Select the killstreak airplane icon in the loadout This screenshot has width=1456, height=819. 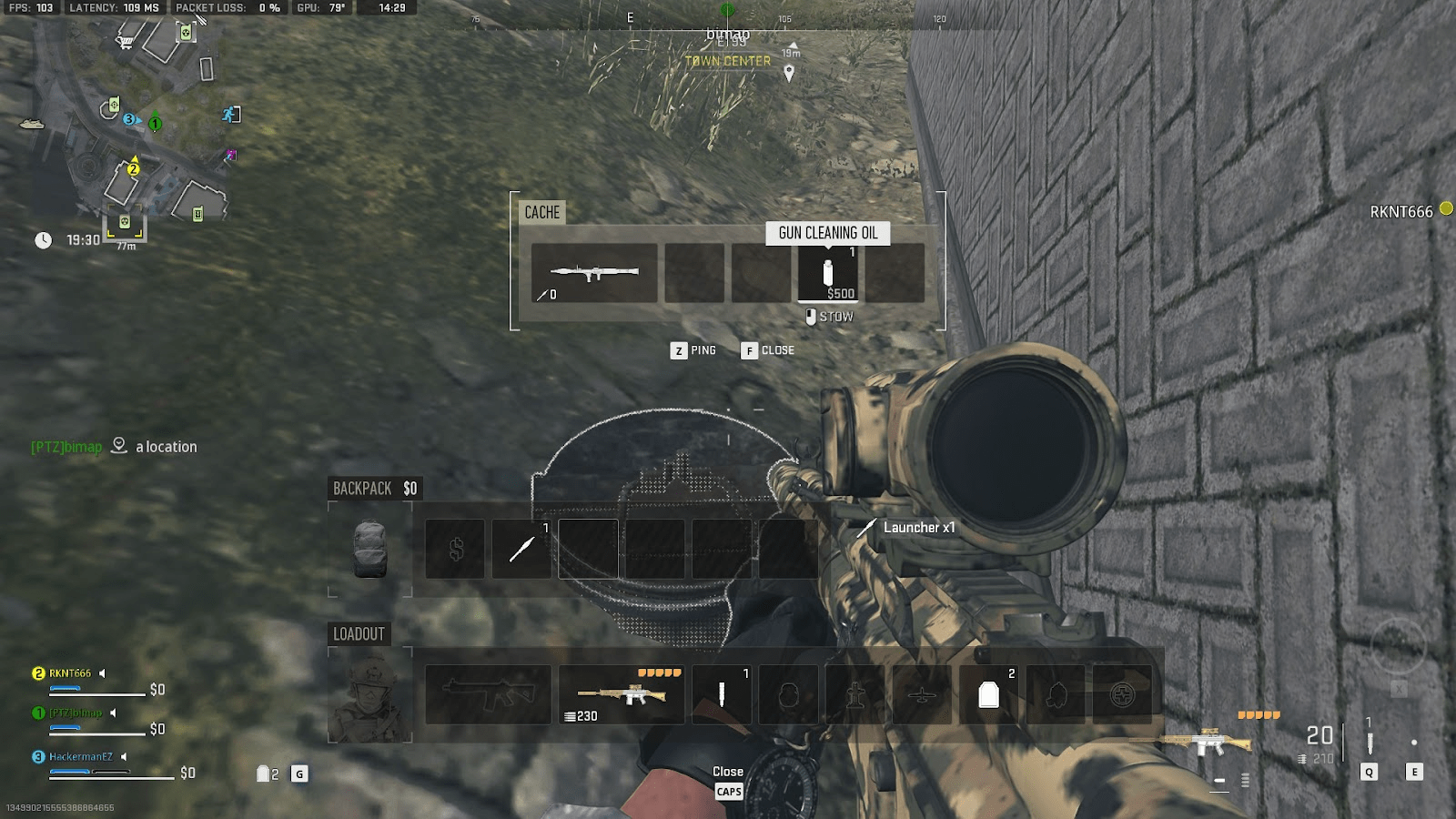point(922,693)
